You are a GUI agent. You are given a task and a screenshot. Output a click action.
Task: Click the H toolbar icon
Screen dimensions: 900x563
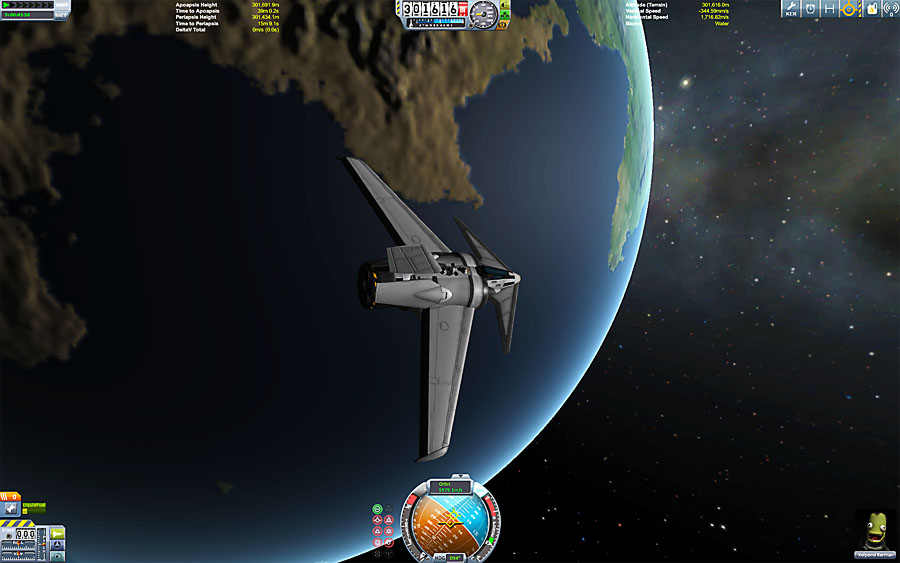(x=829, y=10)
